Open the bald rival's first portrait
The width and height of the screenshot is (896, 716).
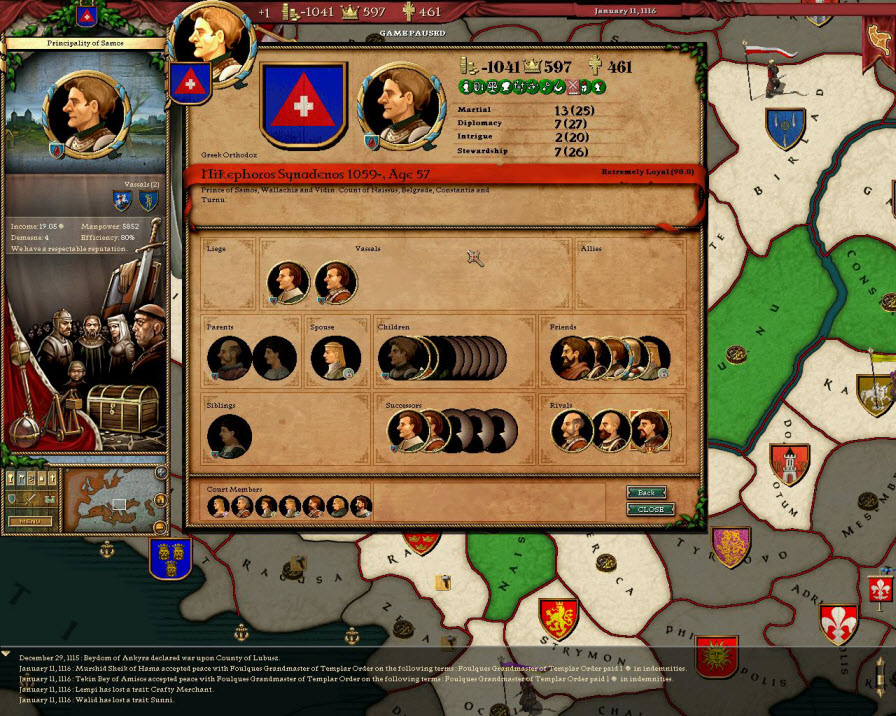coord(570,431)
